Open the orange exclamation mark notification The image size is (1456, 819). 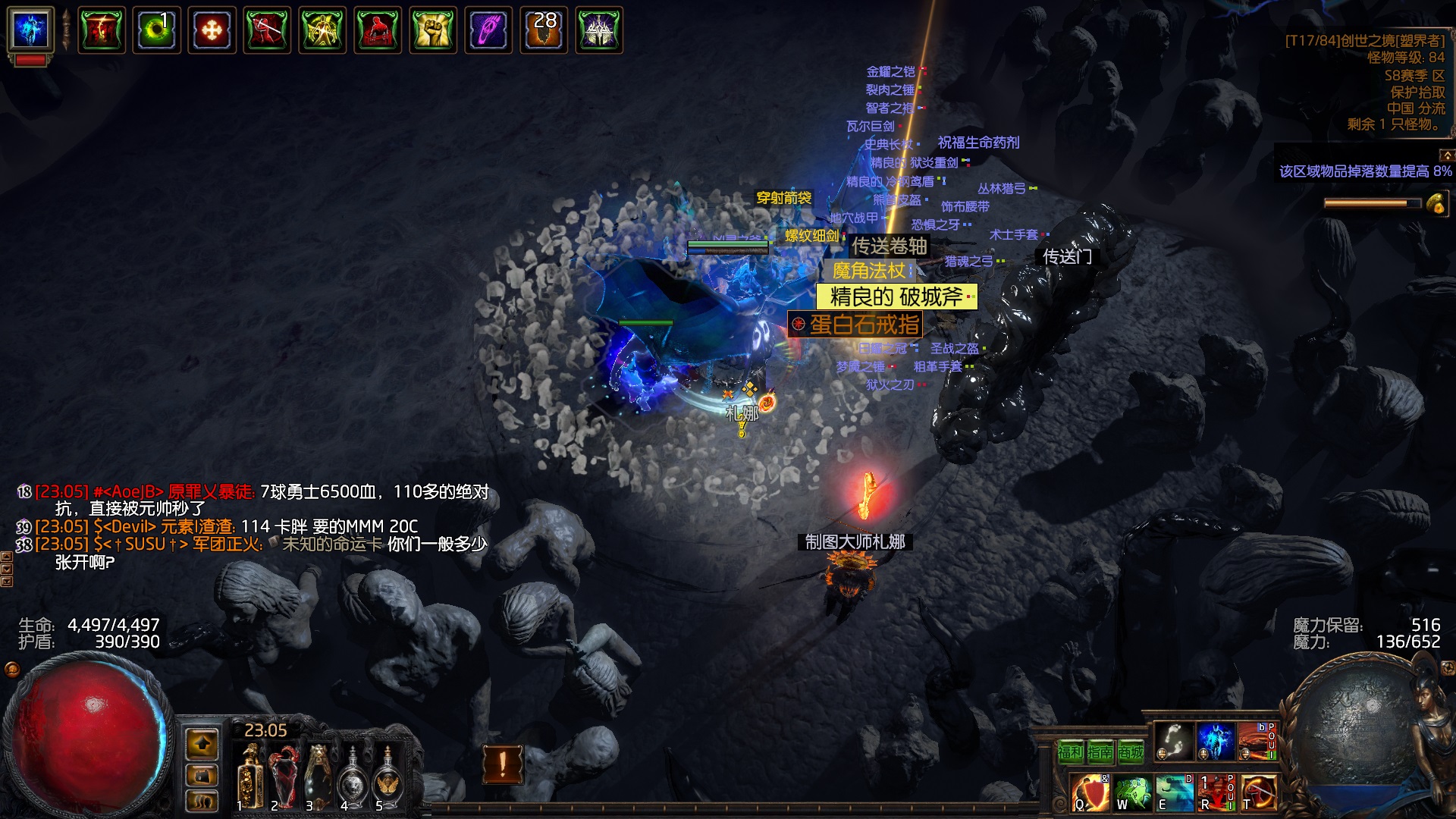point(502,764)
